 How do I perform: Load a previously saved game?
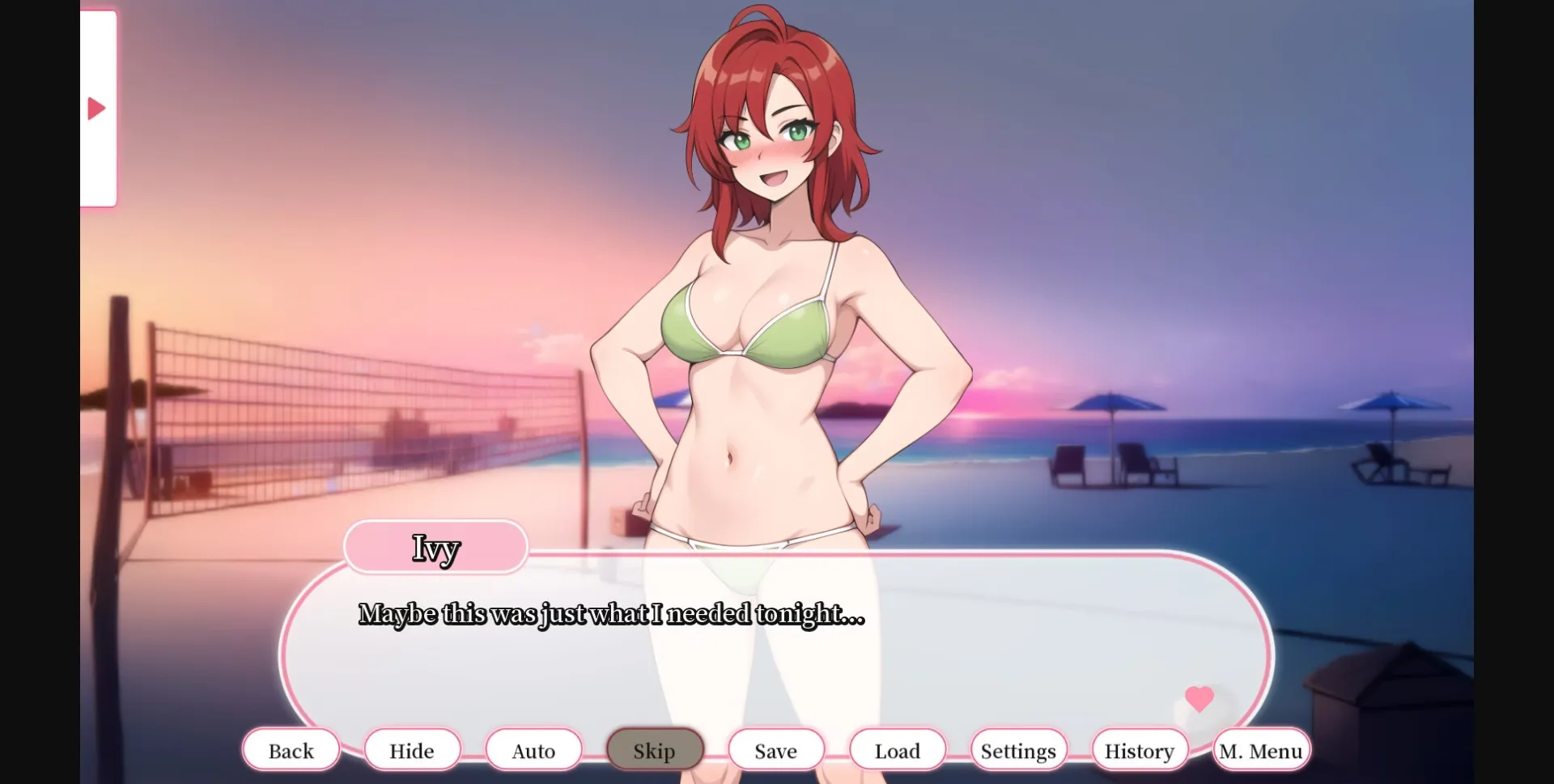pos(897,749)
